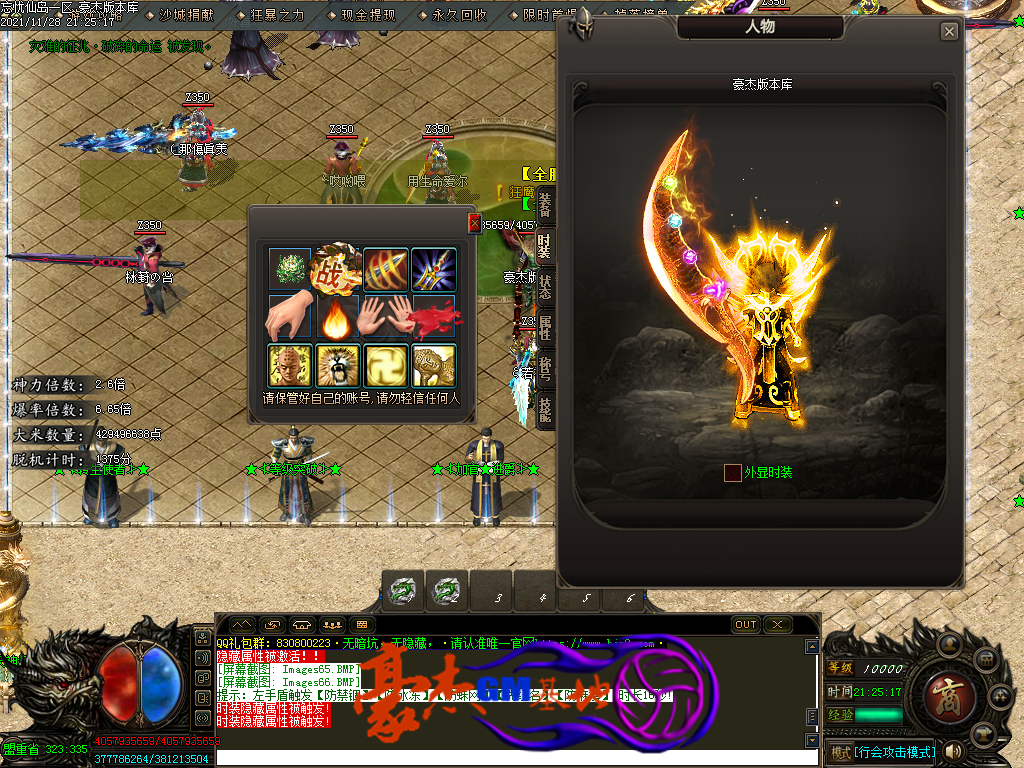The height and width of the screenshot is (768, 1024).
Task: Show the 技能 skills tab
Action: pos(545,410)
